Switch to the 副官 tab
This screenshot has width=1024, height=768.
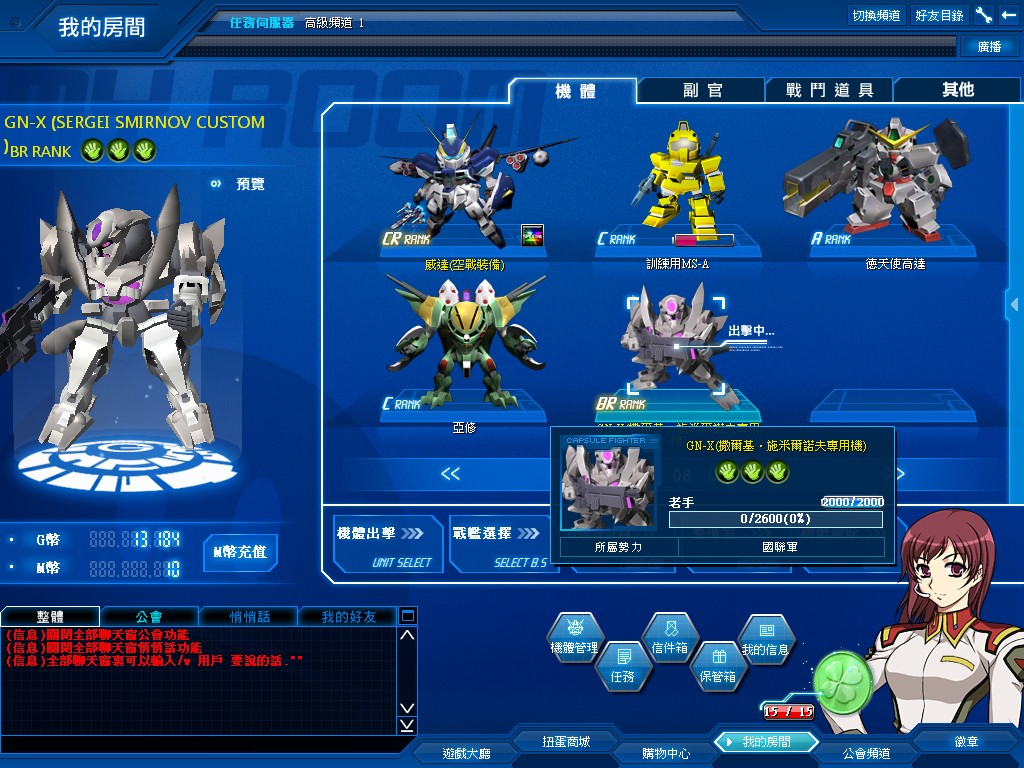click(702, 90)
